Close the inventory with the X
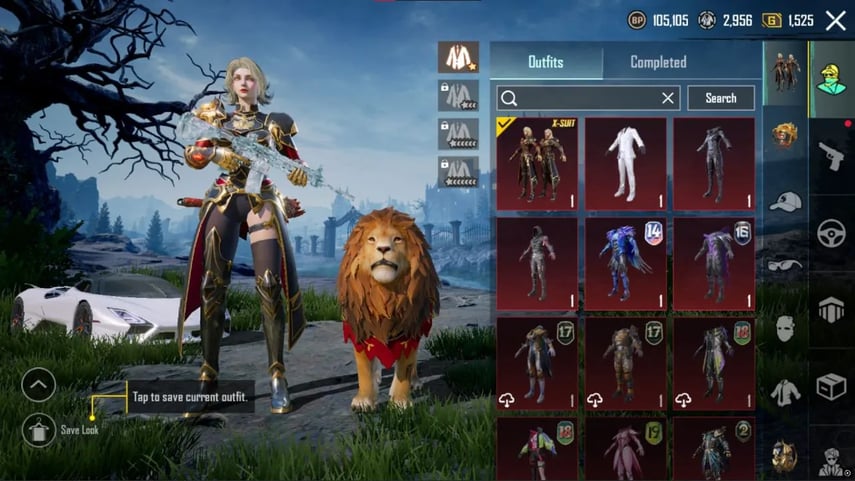The image size is (855, 481). pos(836,20)
